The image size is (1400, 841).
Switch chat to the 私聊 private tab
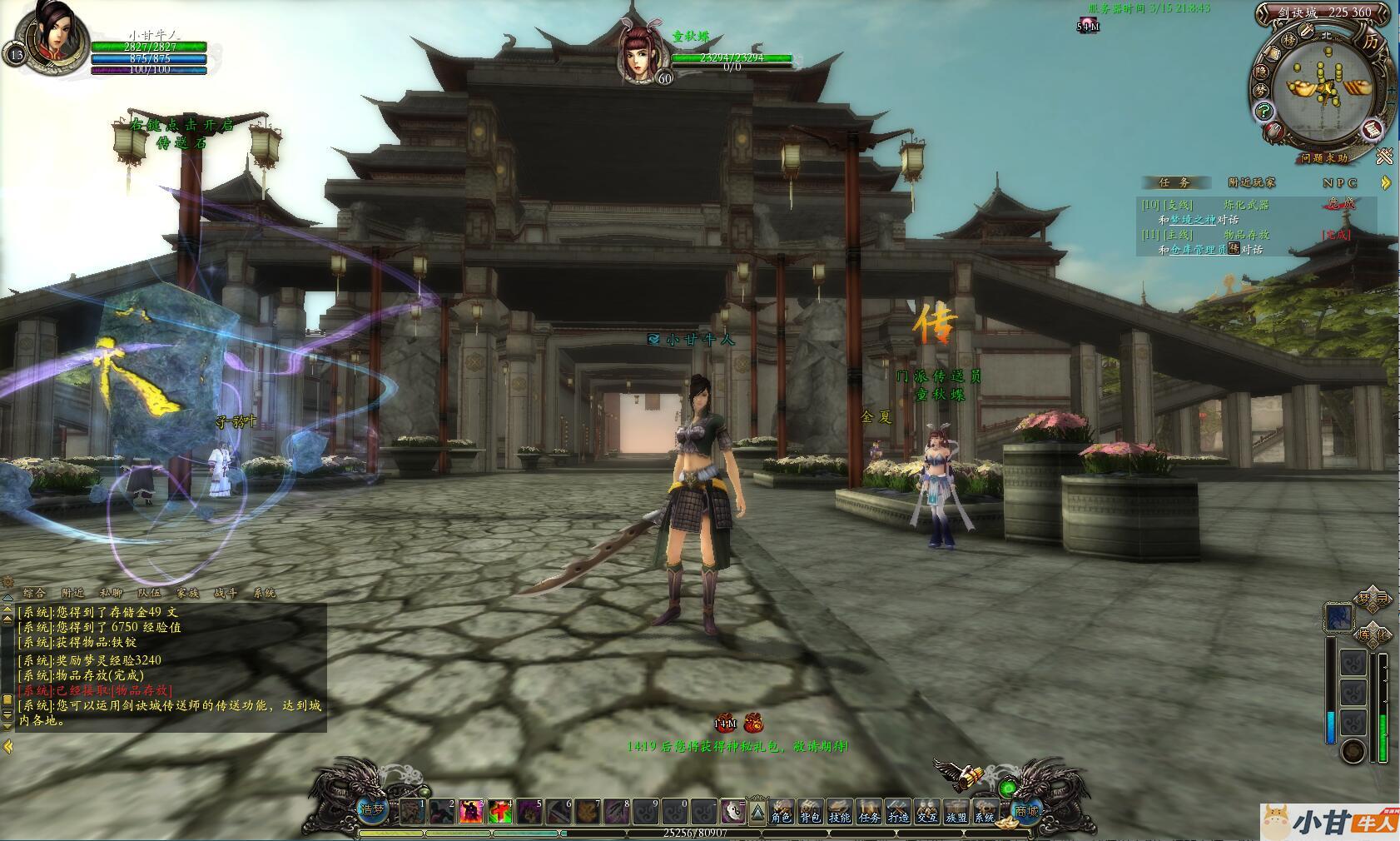coord(111,593)
